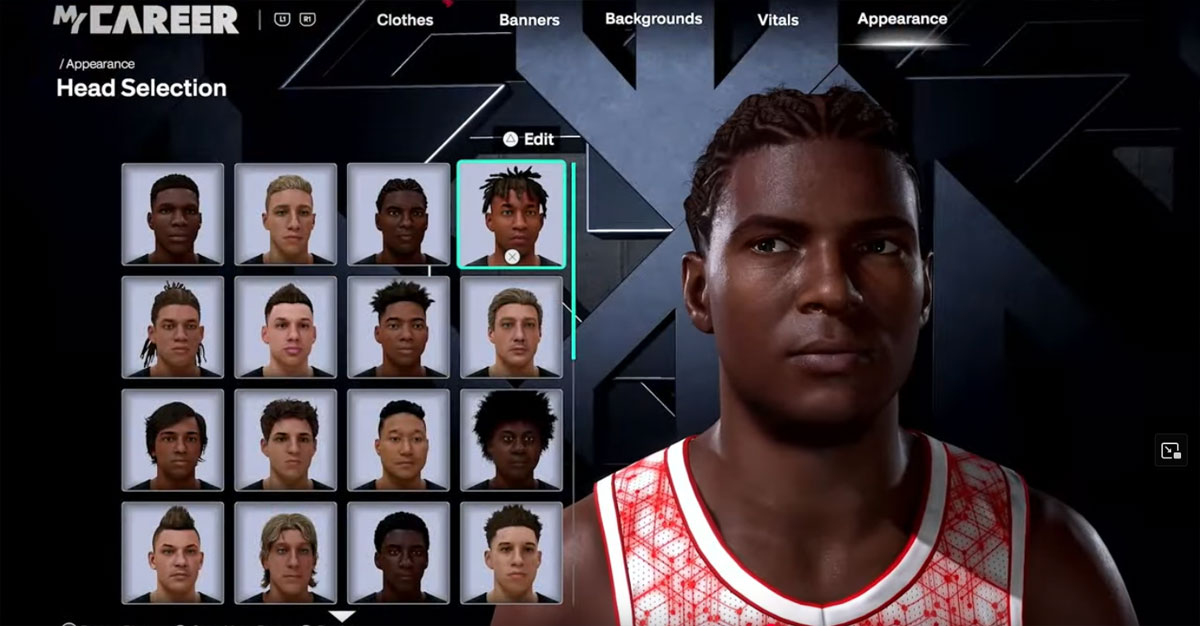Click the down arrow below the head grid
This screenshot has height=626, width=1200.
click(342, 616)
